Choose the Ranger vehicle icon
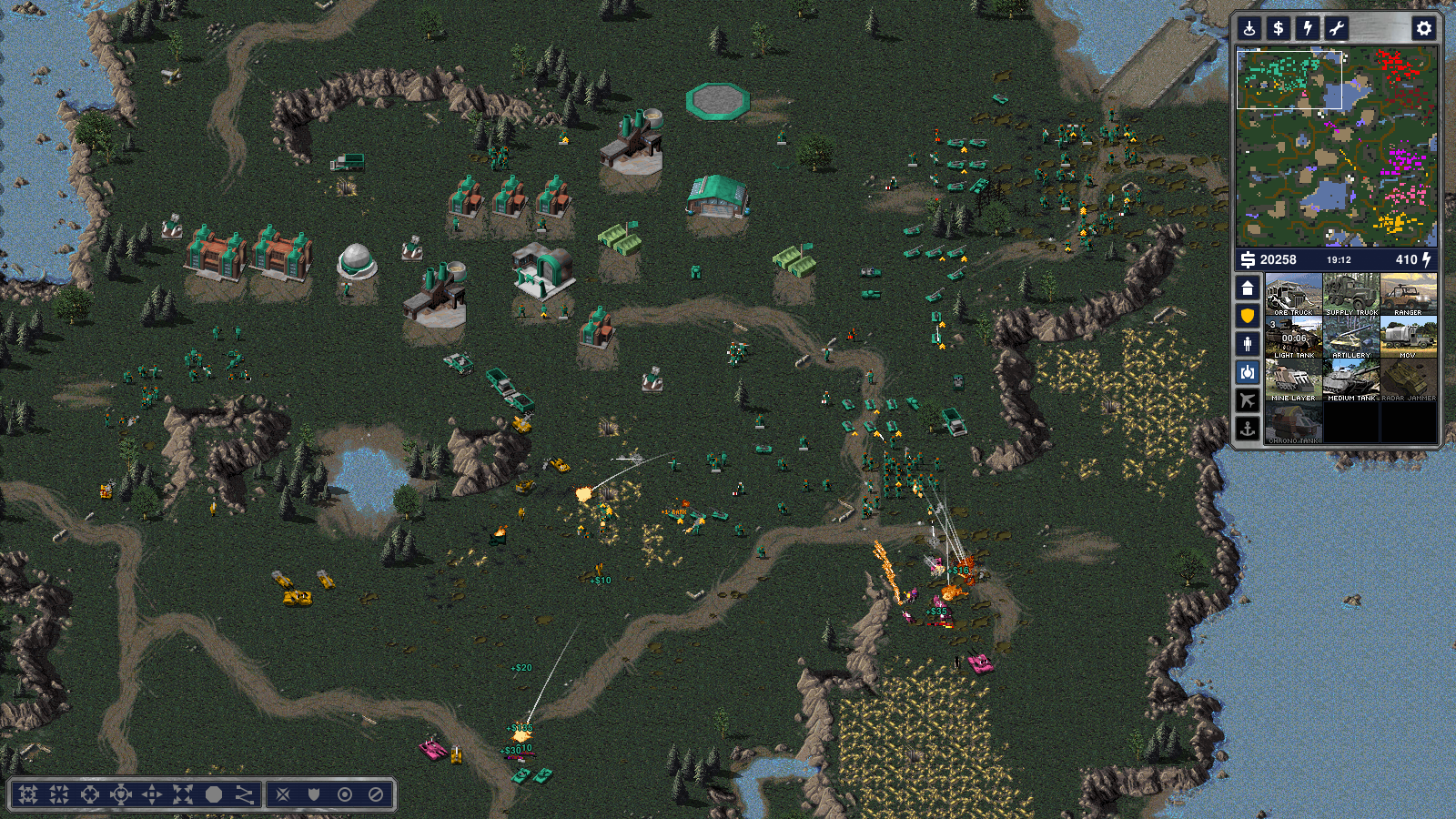The width and height of the screenshot is (1456, 819). pyautogui.click(x=1408, y=295)
